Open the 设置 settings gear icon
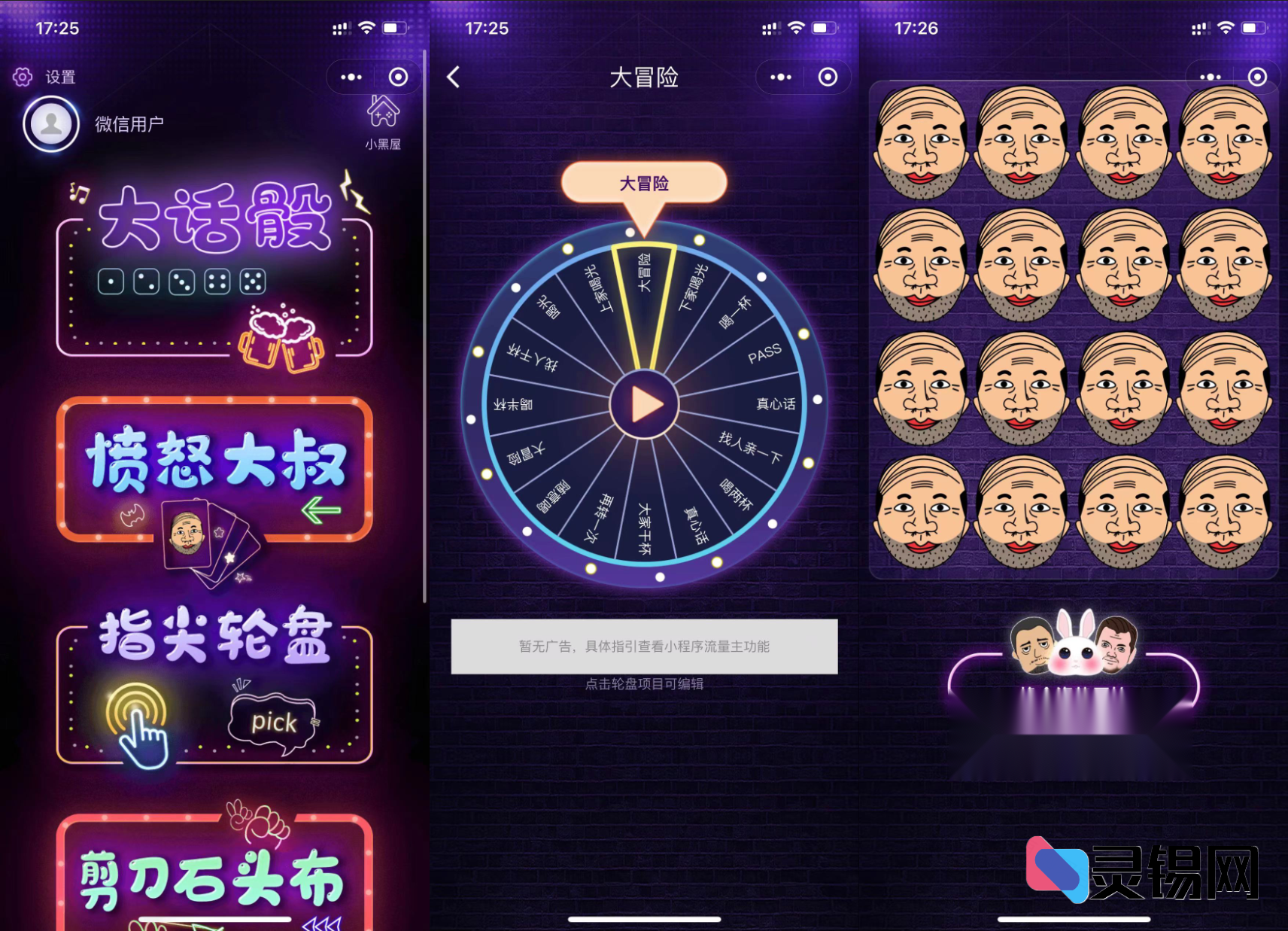This screenshot has height=931, width=1288. pyautogui.click(x=23, y=76)
